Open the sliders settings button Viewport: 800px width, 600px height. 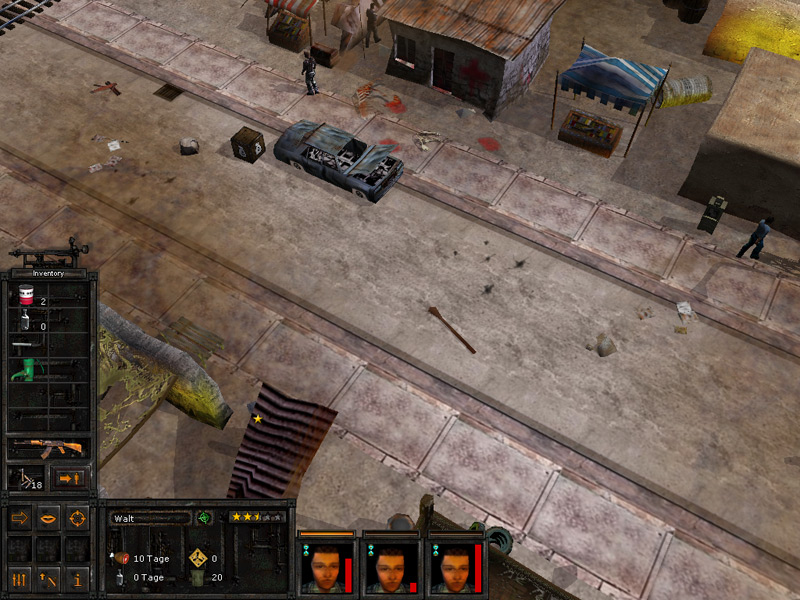click(x=20, y=578)
